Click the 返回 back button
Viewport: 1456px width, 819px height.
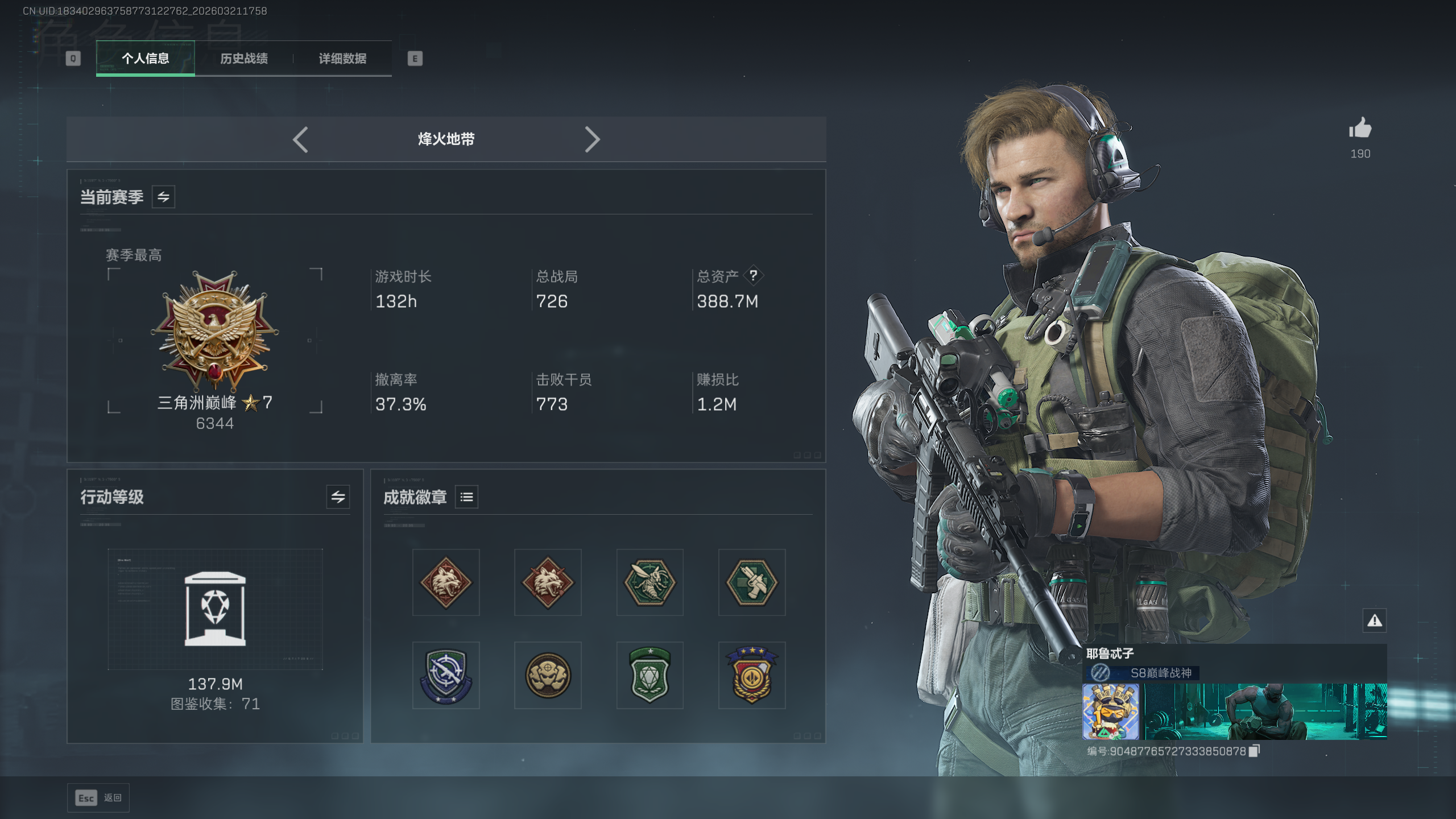98,797
